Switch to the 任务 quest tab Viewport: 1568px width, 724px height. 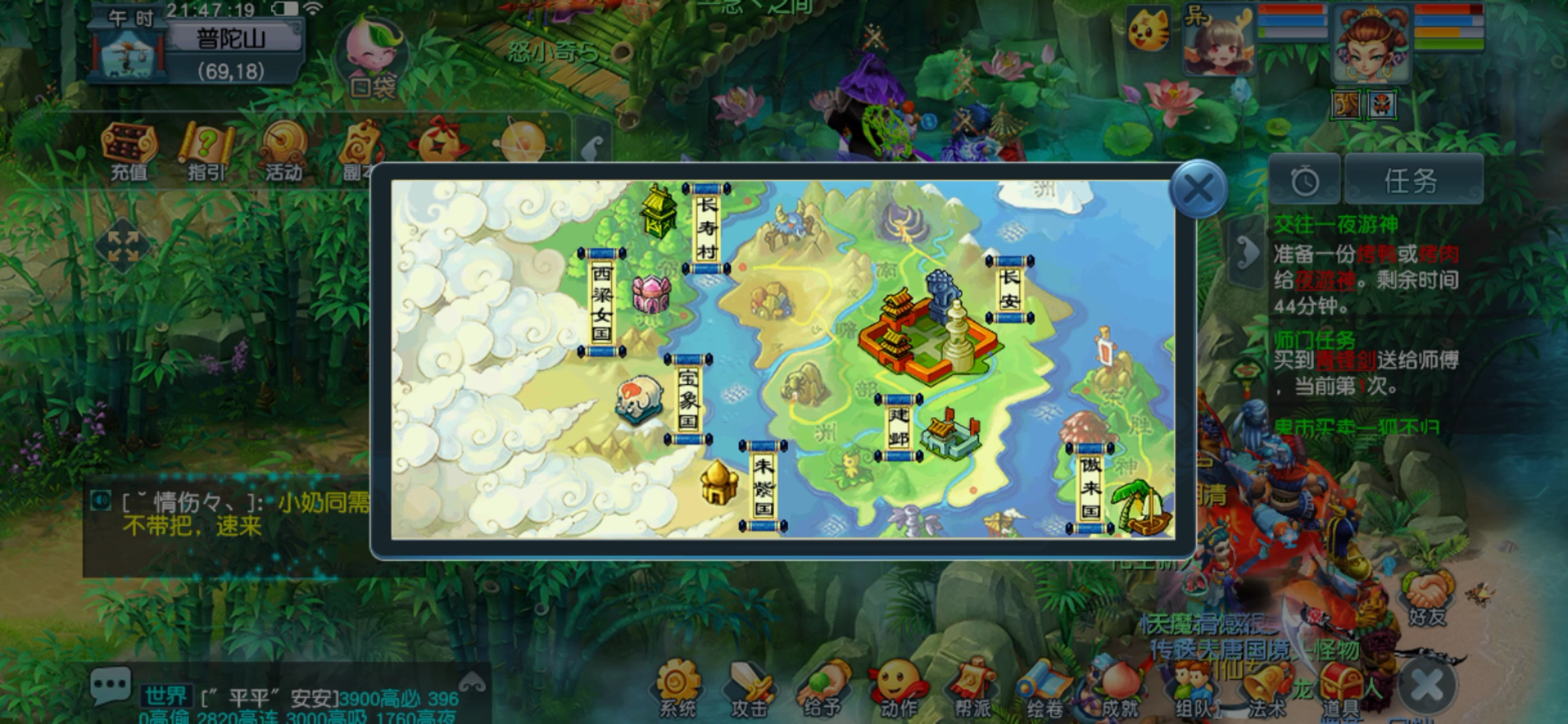(x=1412, y=180)
